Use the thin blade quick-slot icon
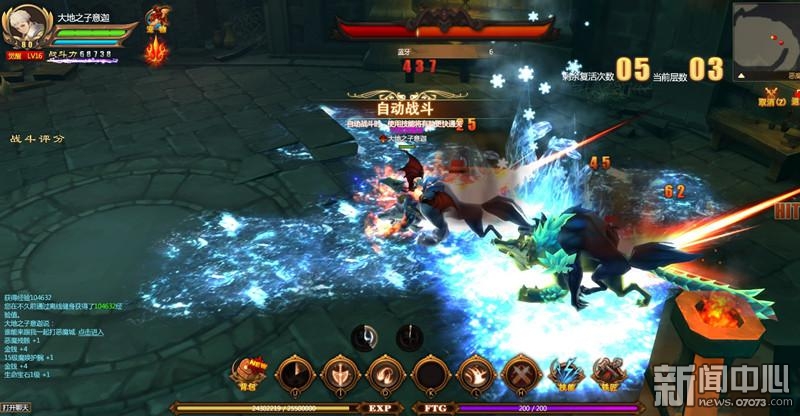The width and height of the screenshot is (800, 416). (408, 337)
